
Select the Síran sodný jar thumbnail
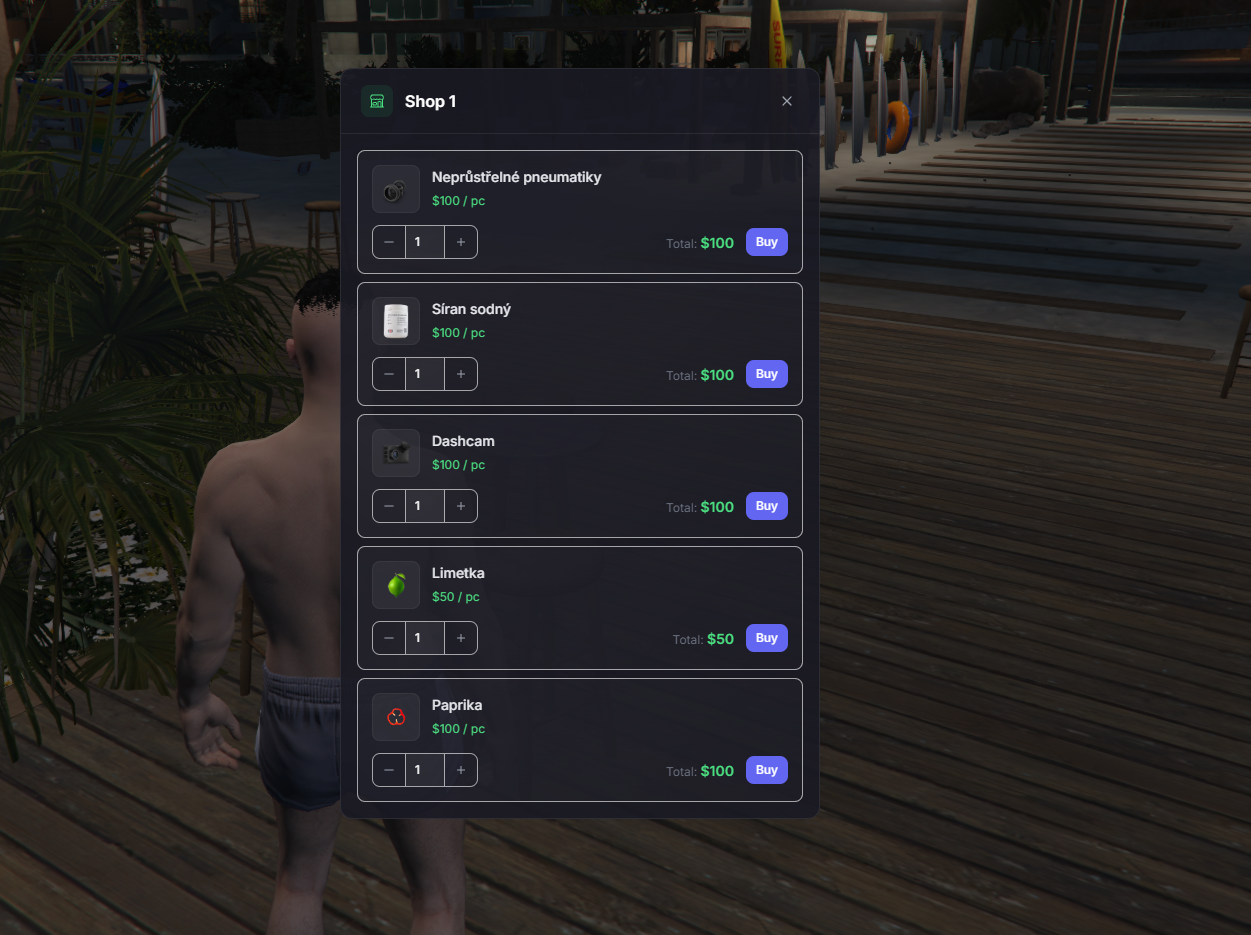click(396, 321)
